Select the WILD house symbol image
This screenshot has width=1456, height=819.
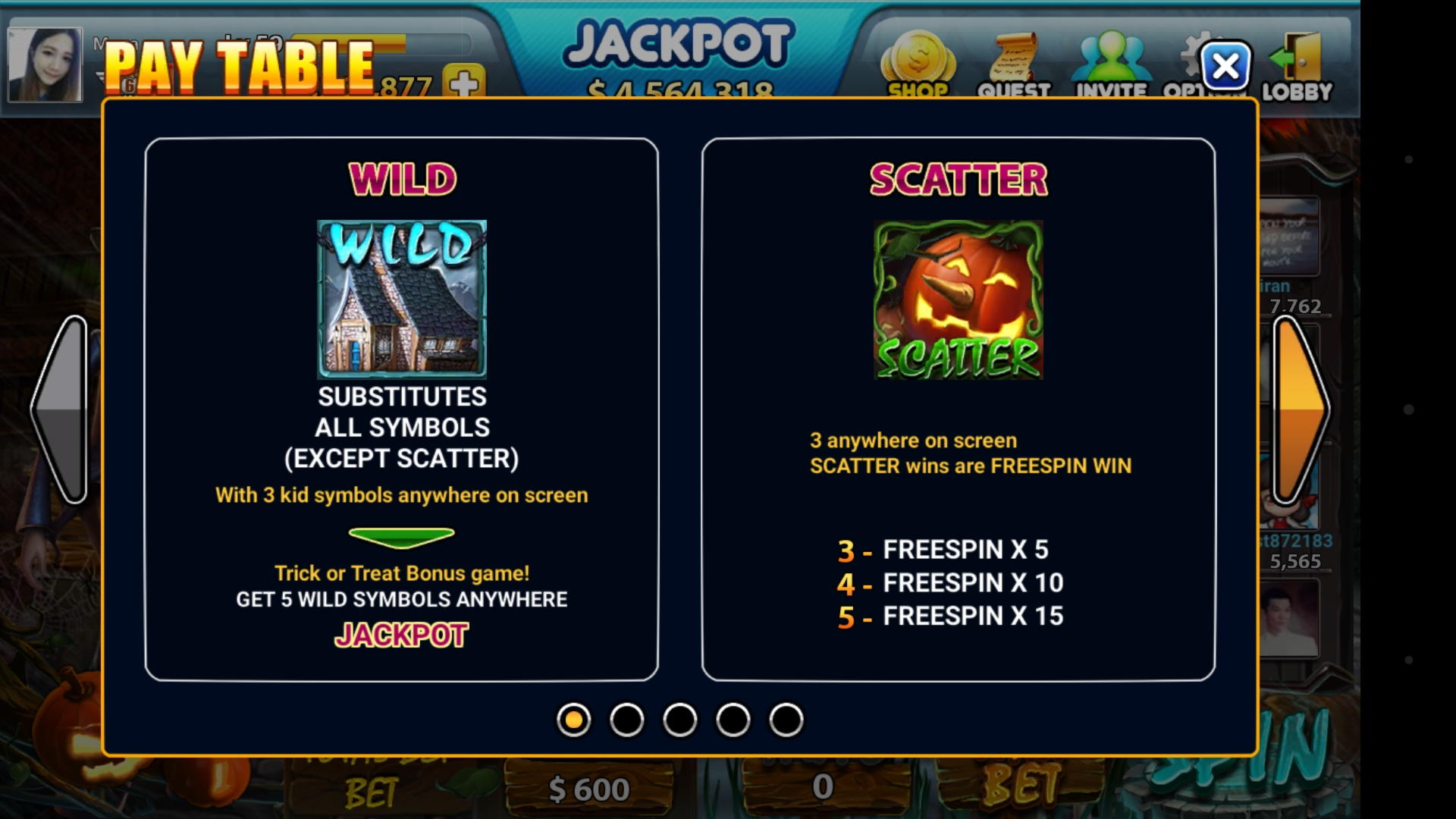(x=403, y=298)
